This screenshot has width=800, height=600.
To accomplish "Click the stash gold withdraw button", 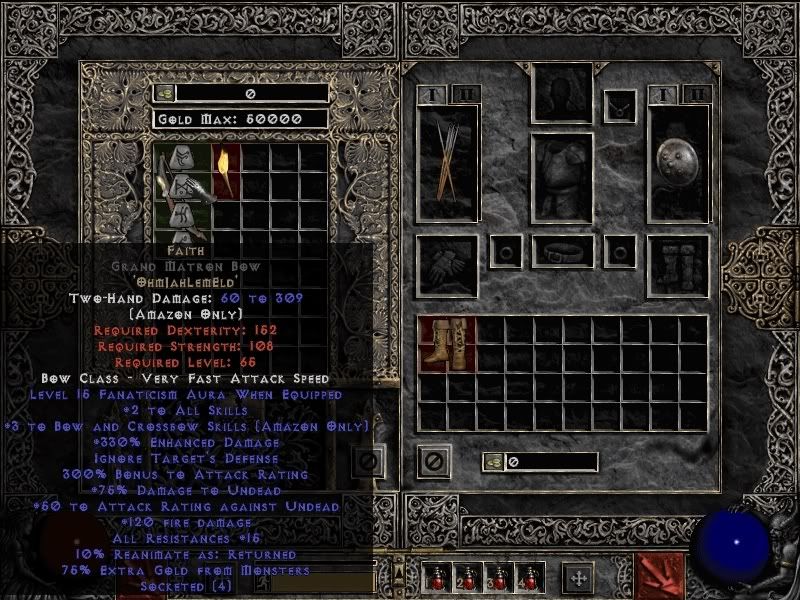I will pyautogui.click(x=165, y=93).
